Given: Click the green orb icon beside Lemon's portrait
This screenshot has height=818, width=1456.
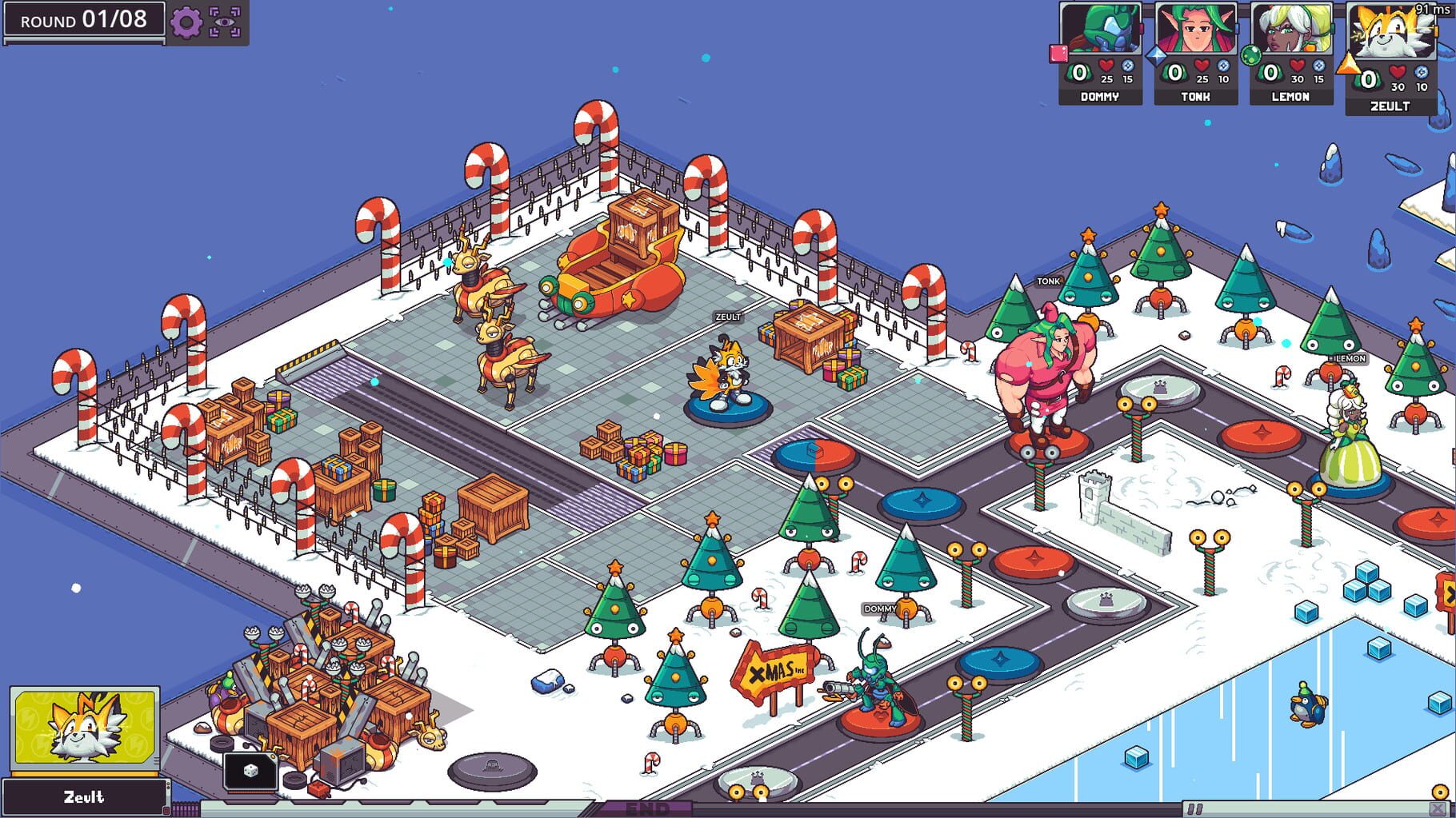Looking at the screenshot, I should 1250,54.
